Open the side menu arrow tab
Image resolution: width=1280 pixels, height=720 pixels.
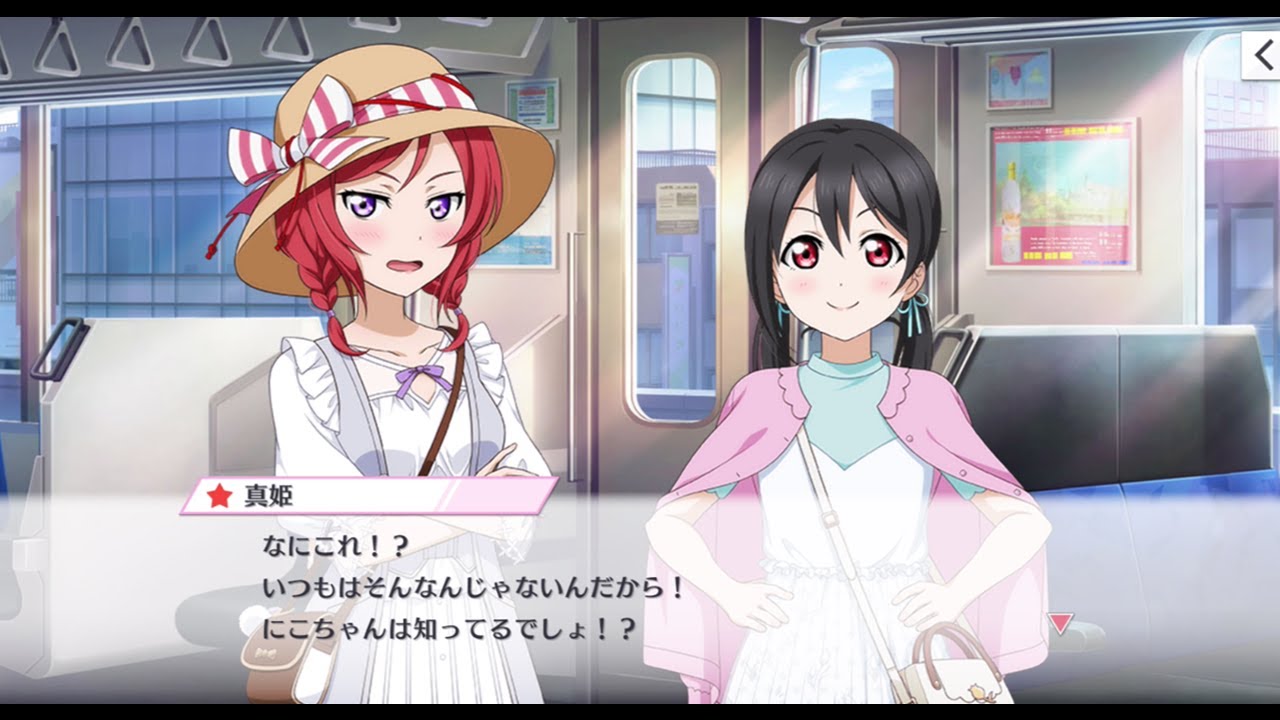[x=1262, y=56]
